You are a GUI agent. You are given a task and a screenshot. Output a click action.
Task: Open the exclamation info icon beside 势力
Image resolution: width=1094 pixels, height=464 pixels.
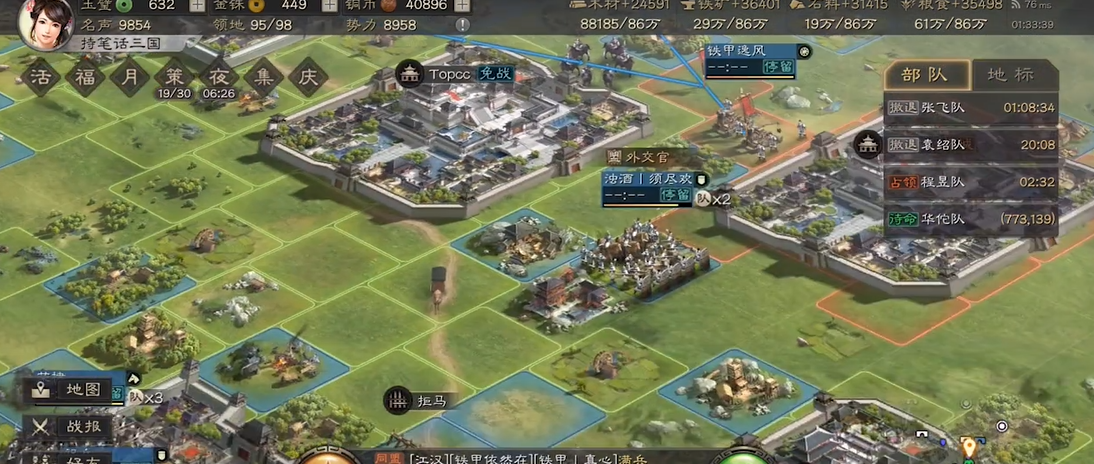coord(462,25)
